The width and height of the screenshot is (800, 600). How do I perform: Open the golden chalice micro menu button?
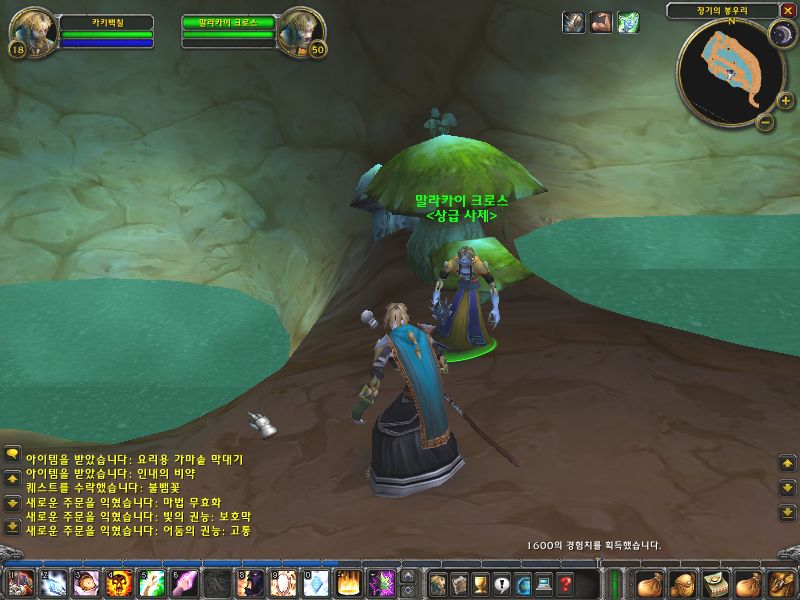coord(479,584)
